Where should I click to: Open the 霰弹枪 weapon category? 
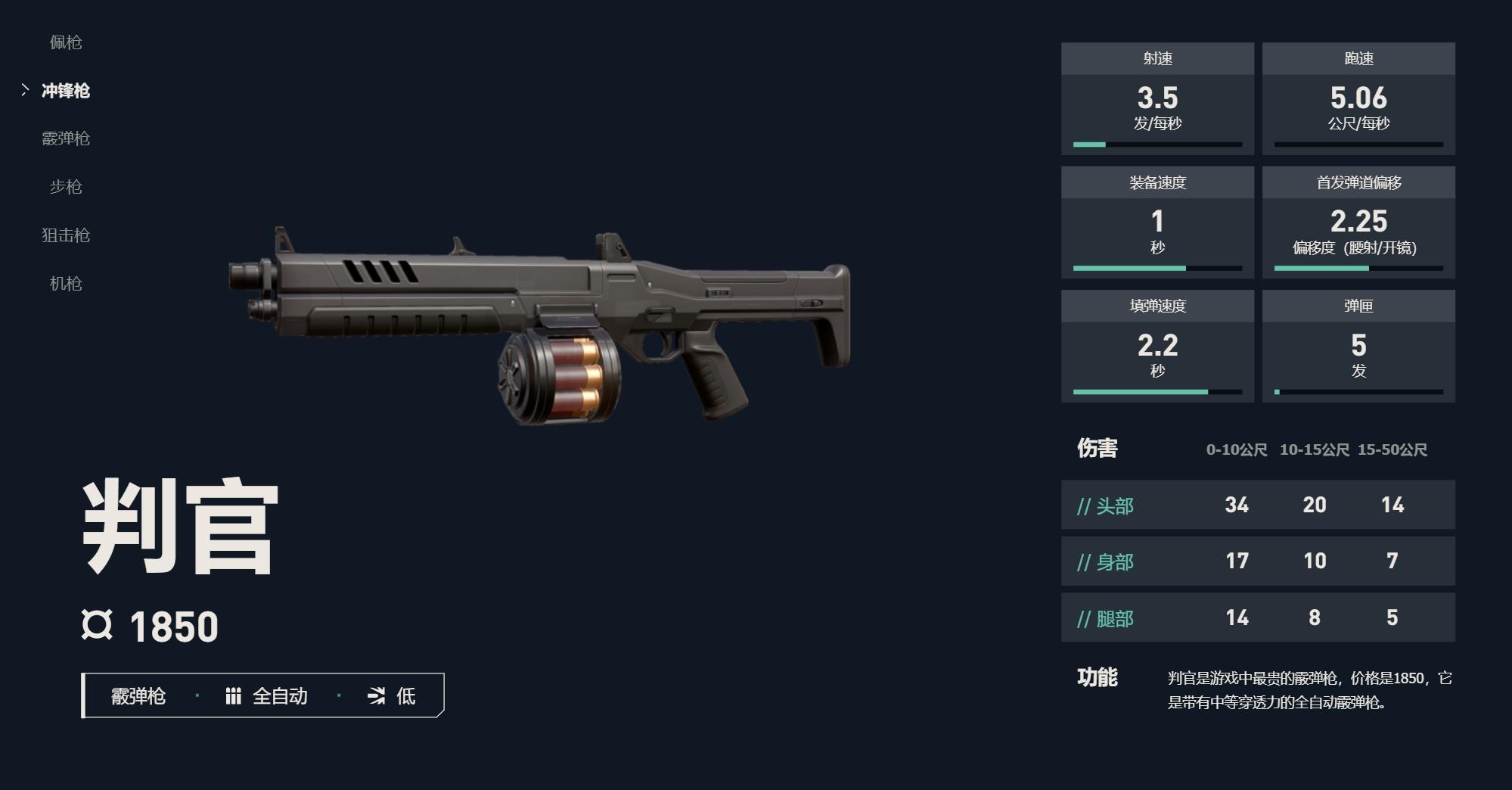(x=66, y=138)
